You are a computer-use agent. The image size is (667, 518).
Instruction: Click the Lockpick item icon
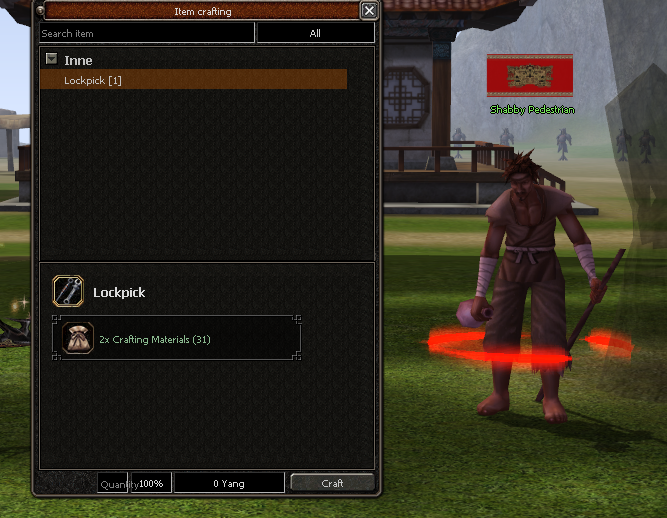[x=68, y=292]
